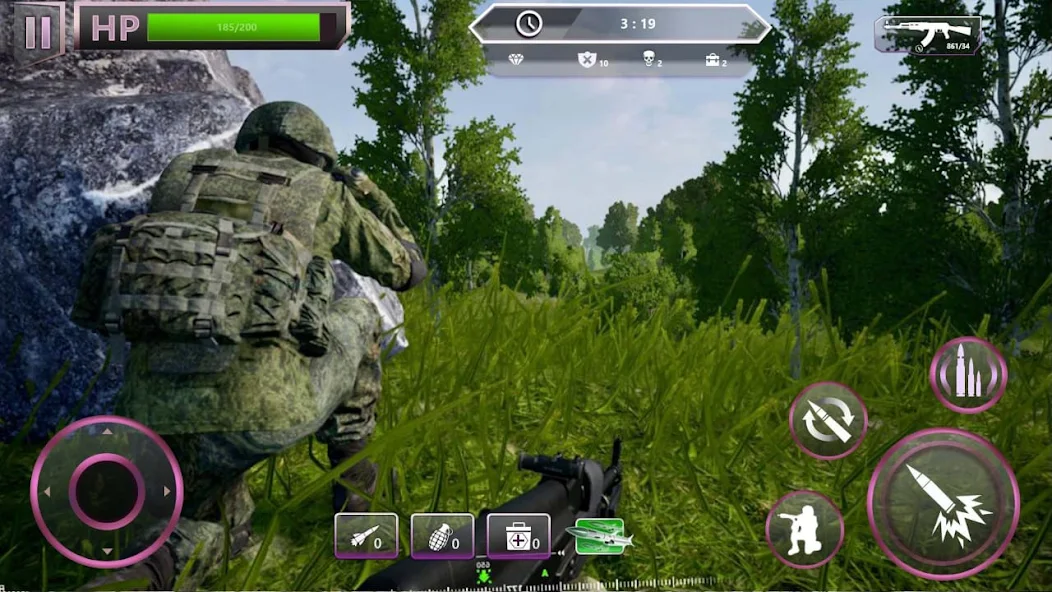Screen dimensions: 1052x592
Task: Use the grenade slot
Action: pyautogui.click(x=442, y=536)
